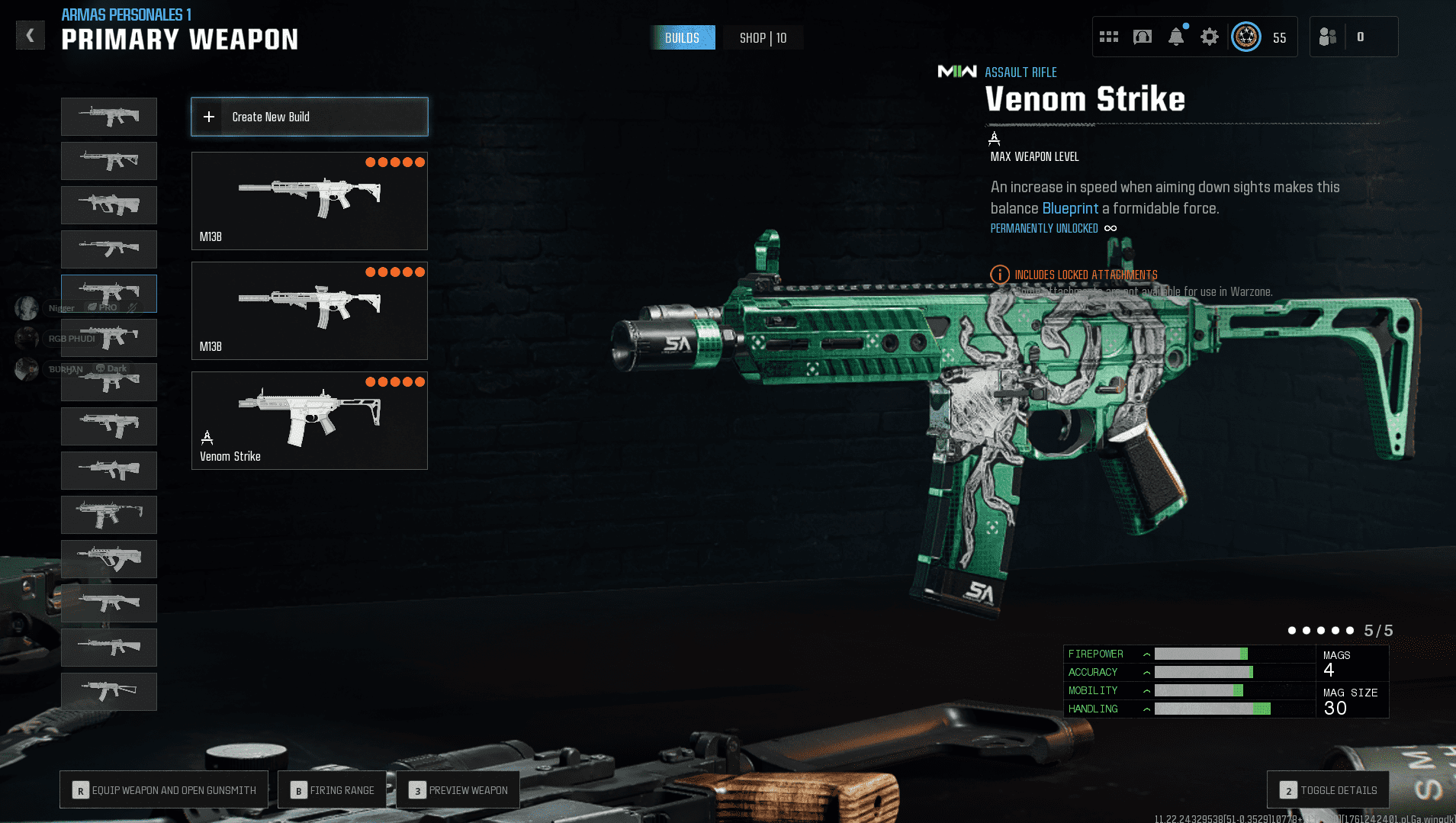Viewport: 1456px width, 823px height.
Task: Create a new build
Action: click(309, 117)
